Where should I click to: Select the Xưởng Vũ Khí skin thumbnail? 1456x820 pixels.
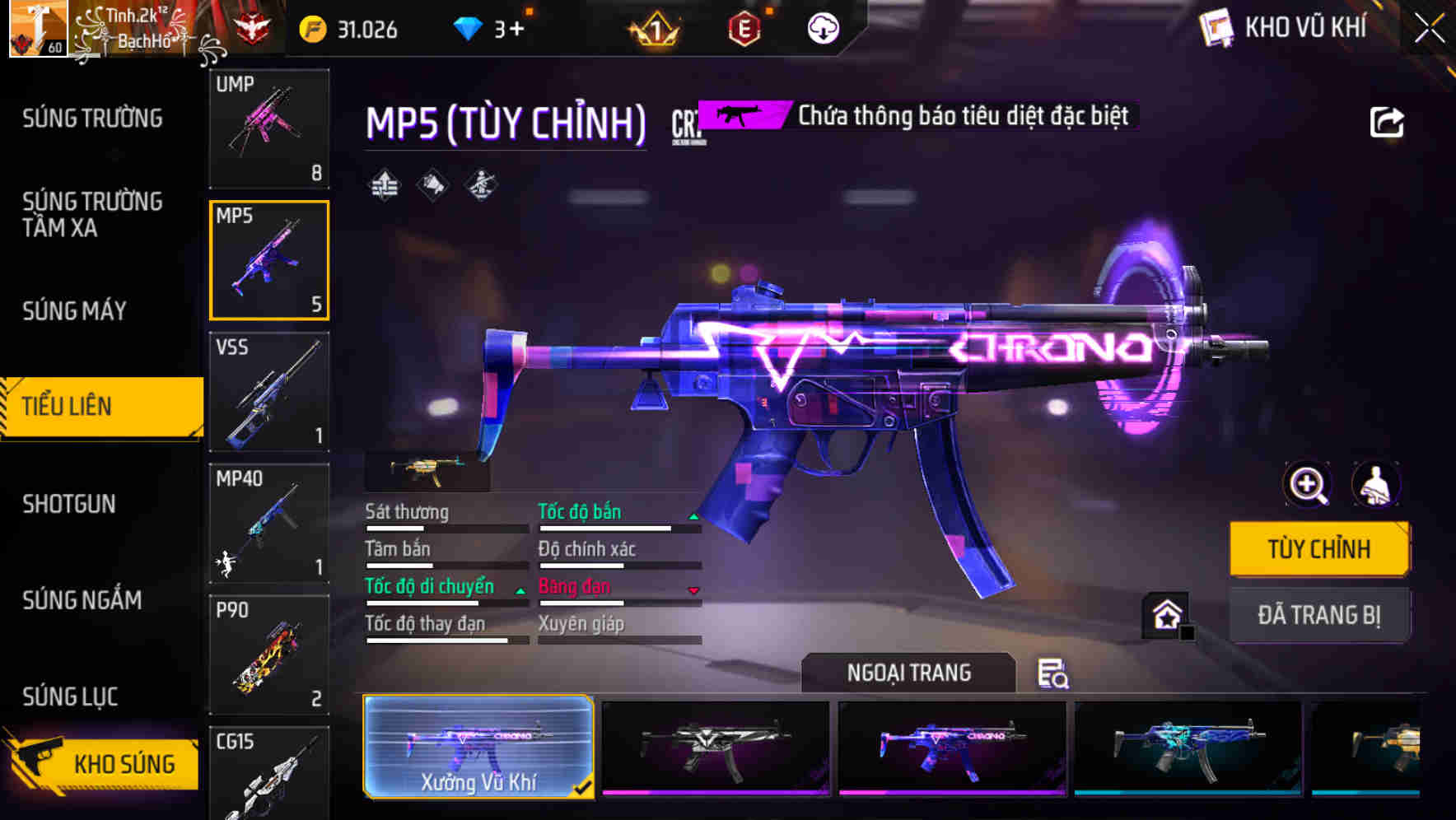click(478, 747)
